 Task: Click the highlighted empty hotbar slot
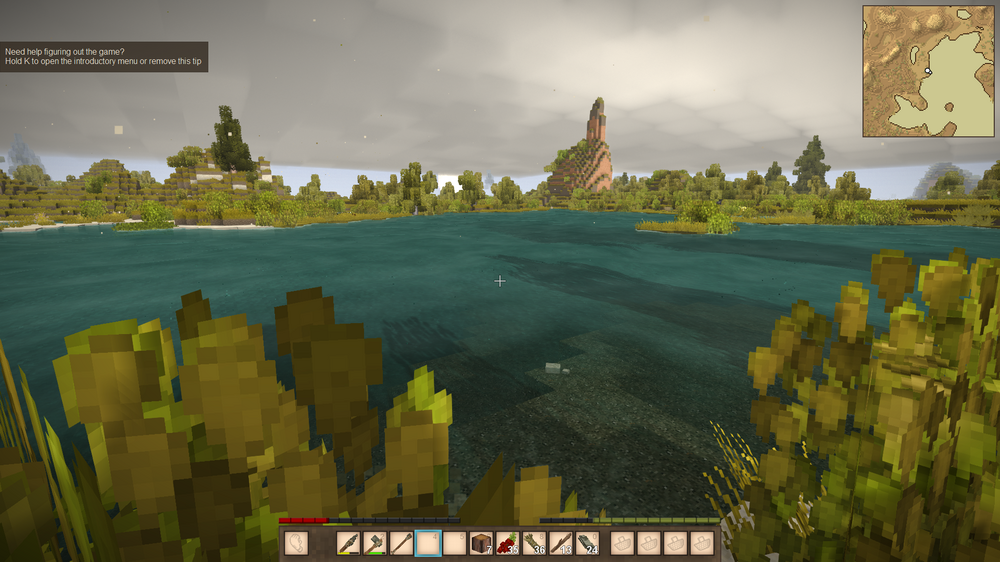click(x=428, y=543)
